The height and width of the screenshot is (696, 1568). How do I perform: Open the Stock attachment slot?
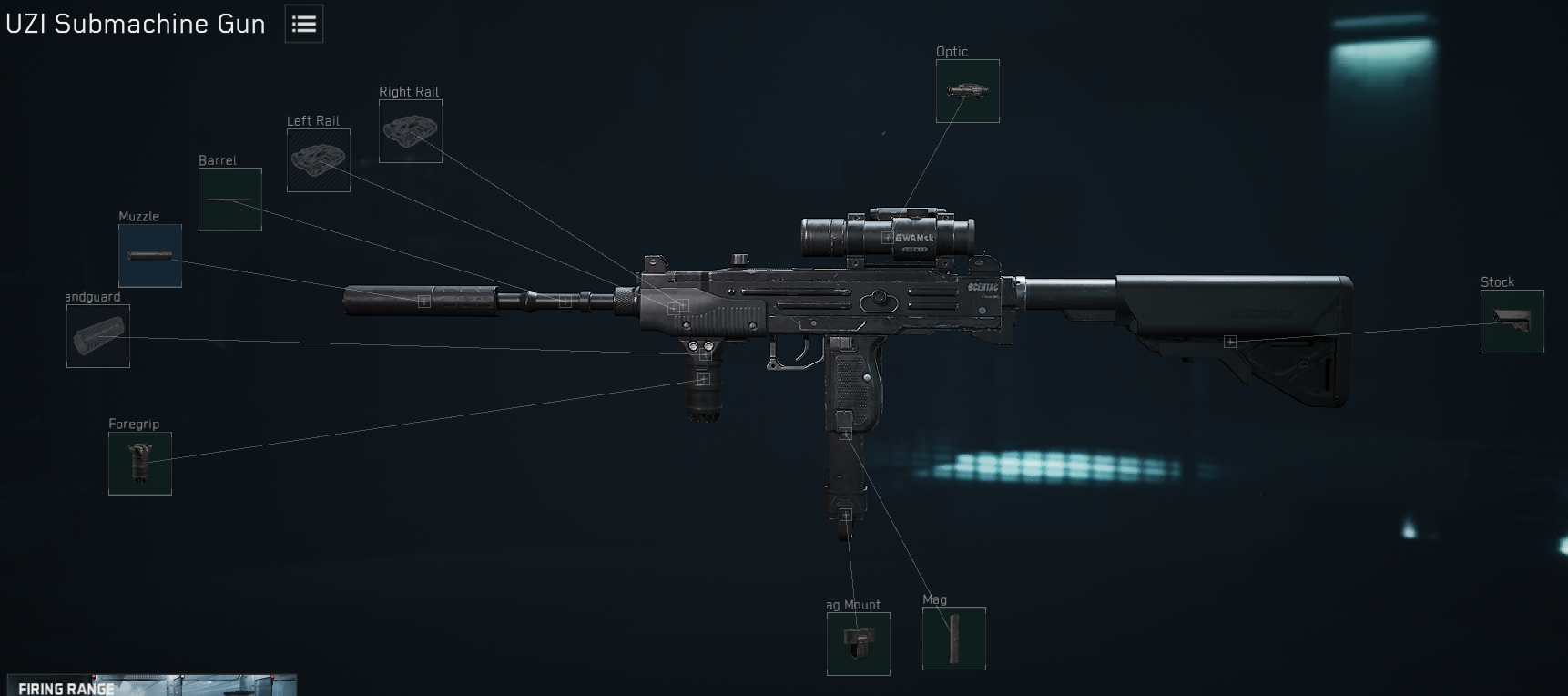point(1512,322)
